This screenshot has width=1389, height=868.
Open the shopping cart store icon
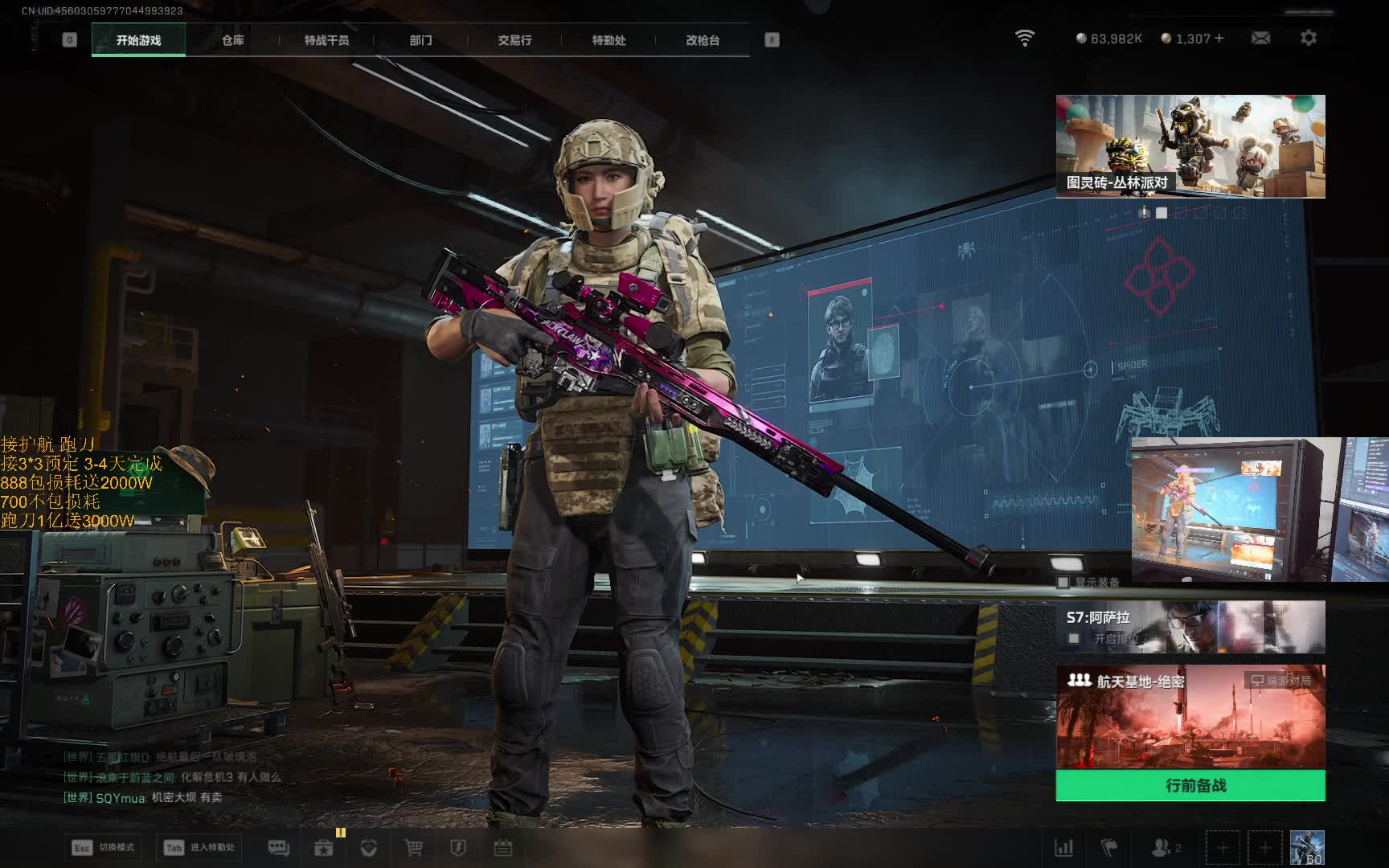pos(413,848)
